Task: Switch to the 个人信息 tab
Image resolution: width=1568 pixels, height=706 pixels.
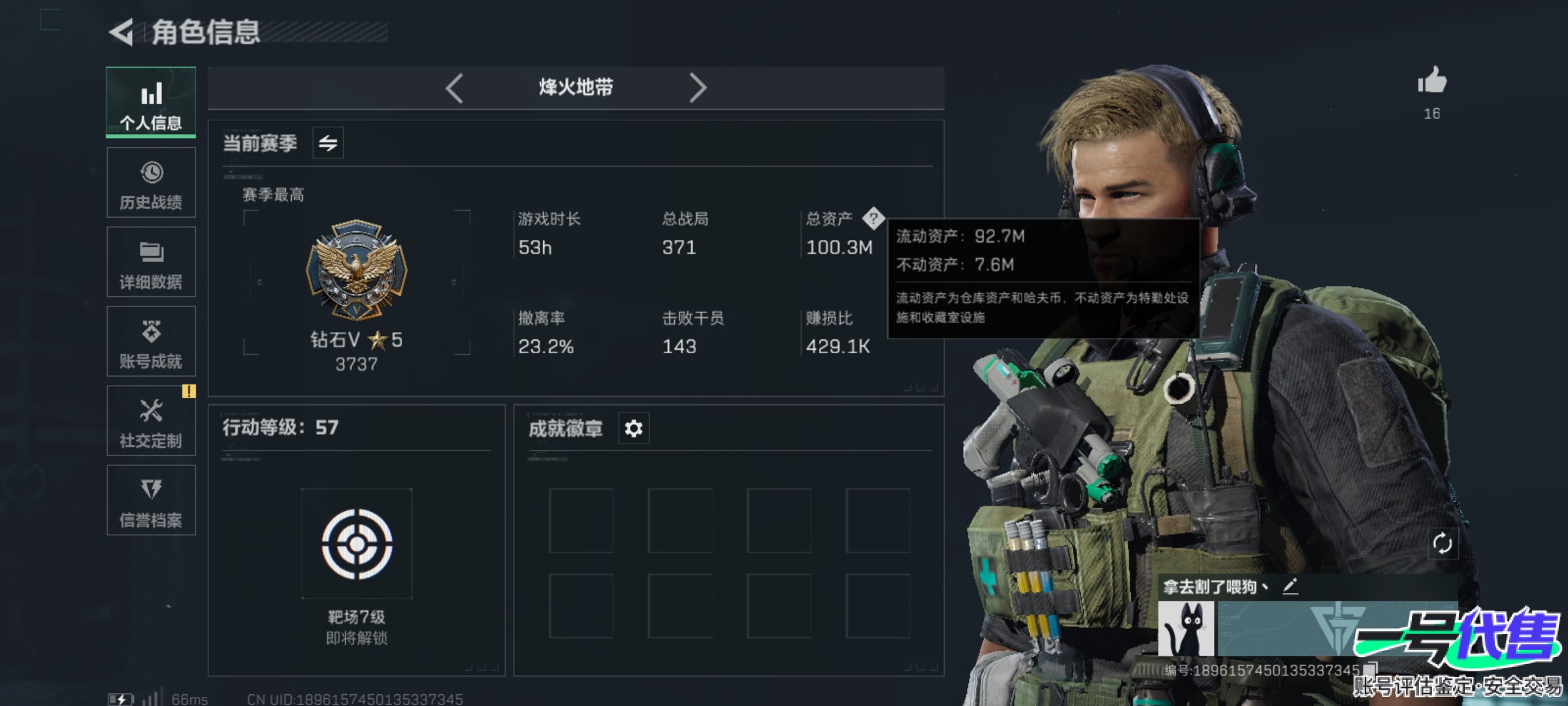Action: tap(151, 103)
